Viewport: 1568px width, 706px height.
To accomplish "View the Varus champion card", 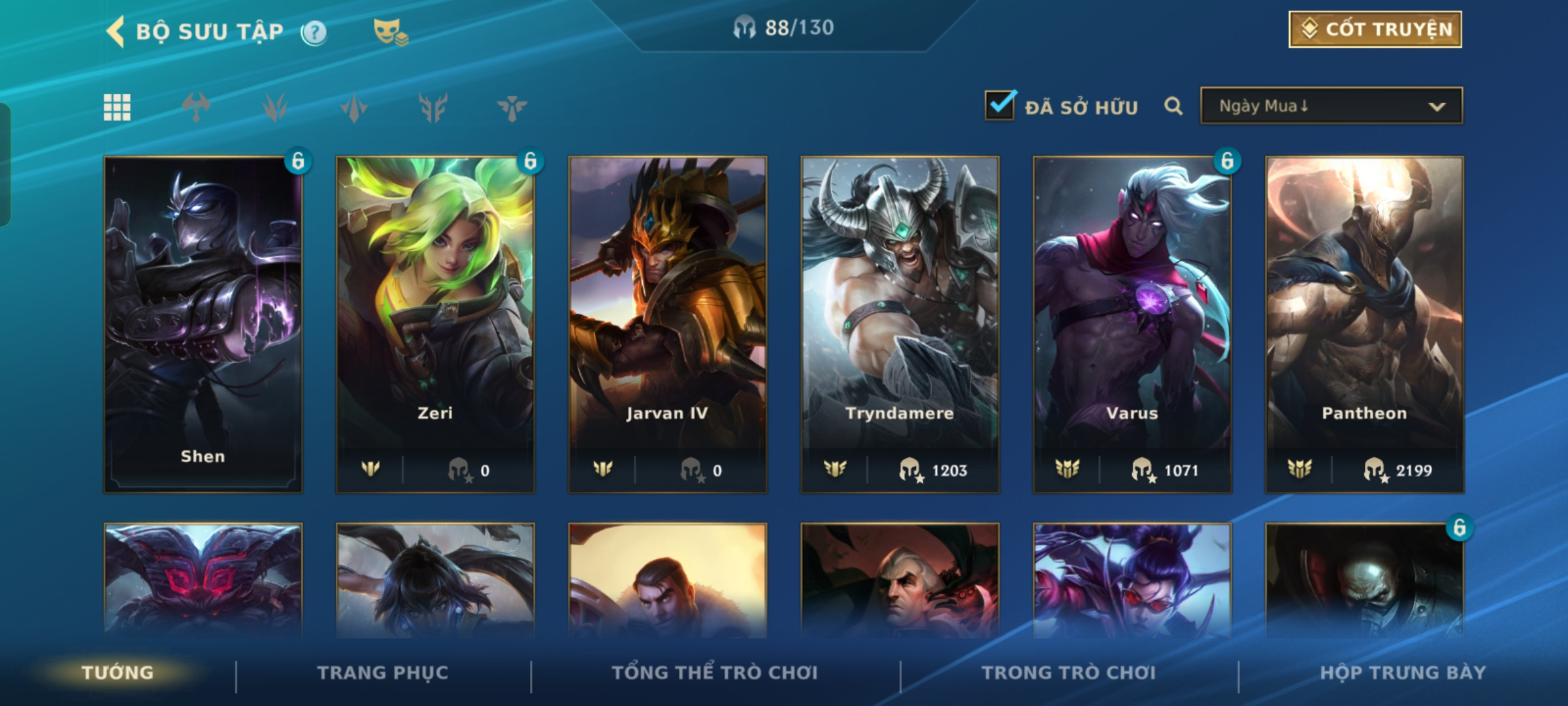I will (x=1132, y=324).
